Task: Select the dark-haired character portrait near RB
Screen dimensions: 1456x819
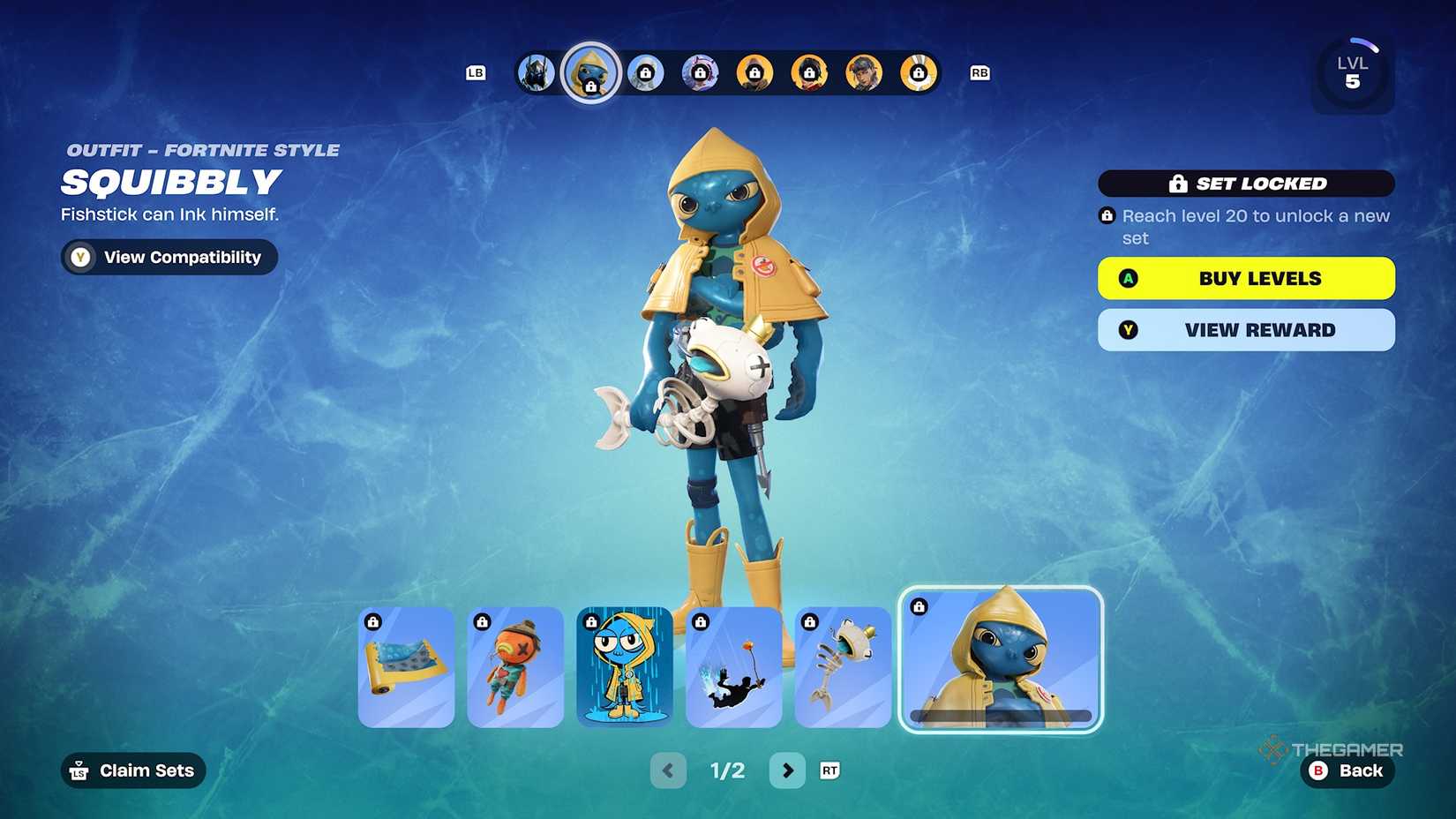Action: 863,72
